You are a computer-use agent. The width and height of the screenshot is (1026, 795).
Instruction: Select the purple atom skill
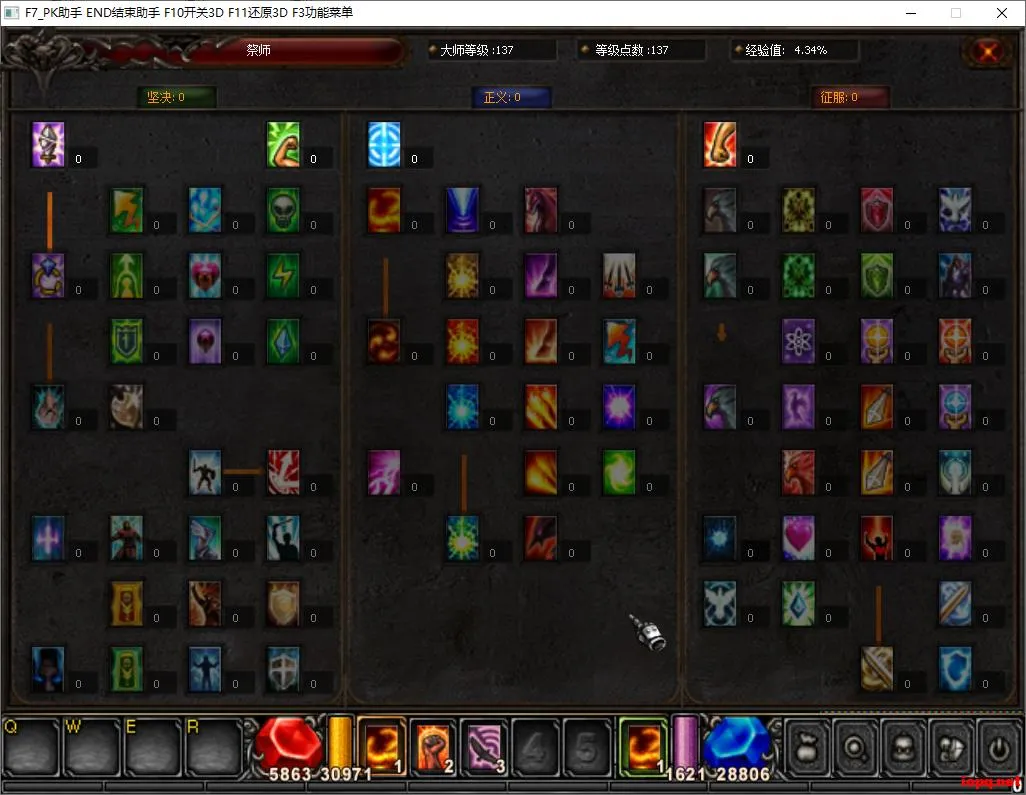coord(799,341)
